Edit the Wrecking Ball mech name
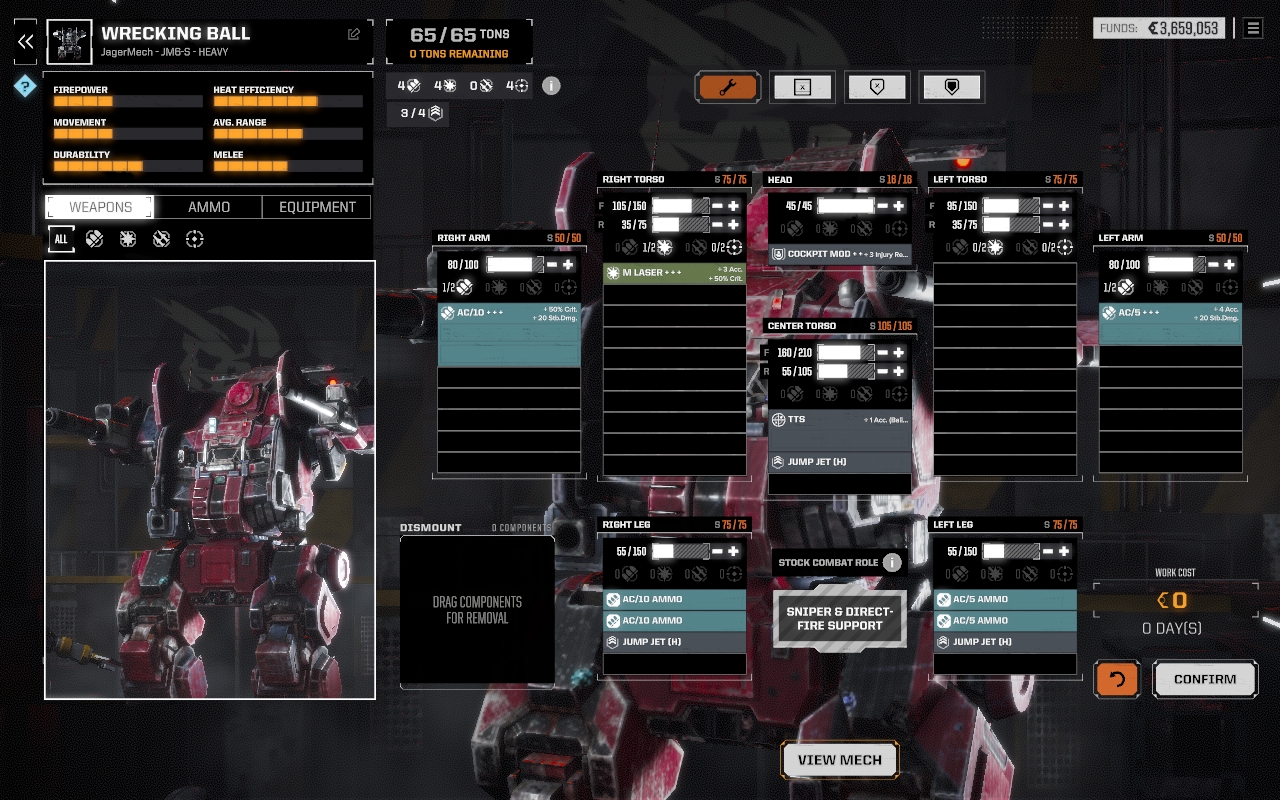The width and height of the screenshot is (1280, 800). [354, 34]
